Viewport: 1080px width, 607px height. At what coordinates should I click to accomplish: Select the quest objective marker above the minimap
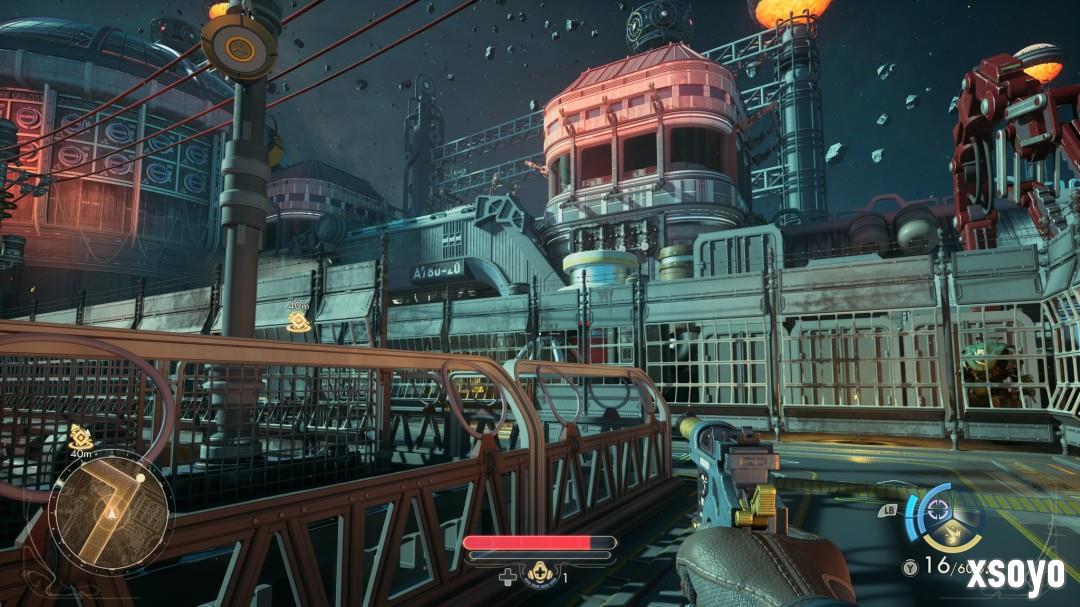81,436
